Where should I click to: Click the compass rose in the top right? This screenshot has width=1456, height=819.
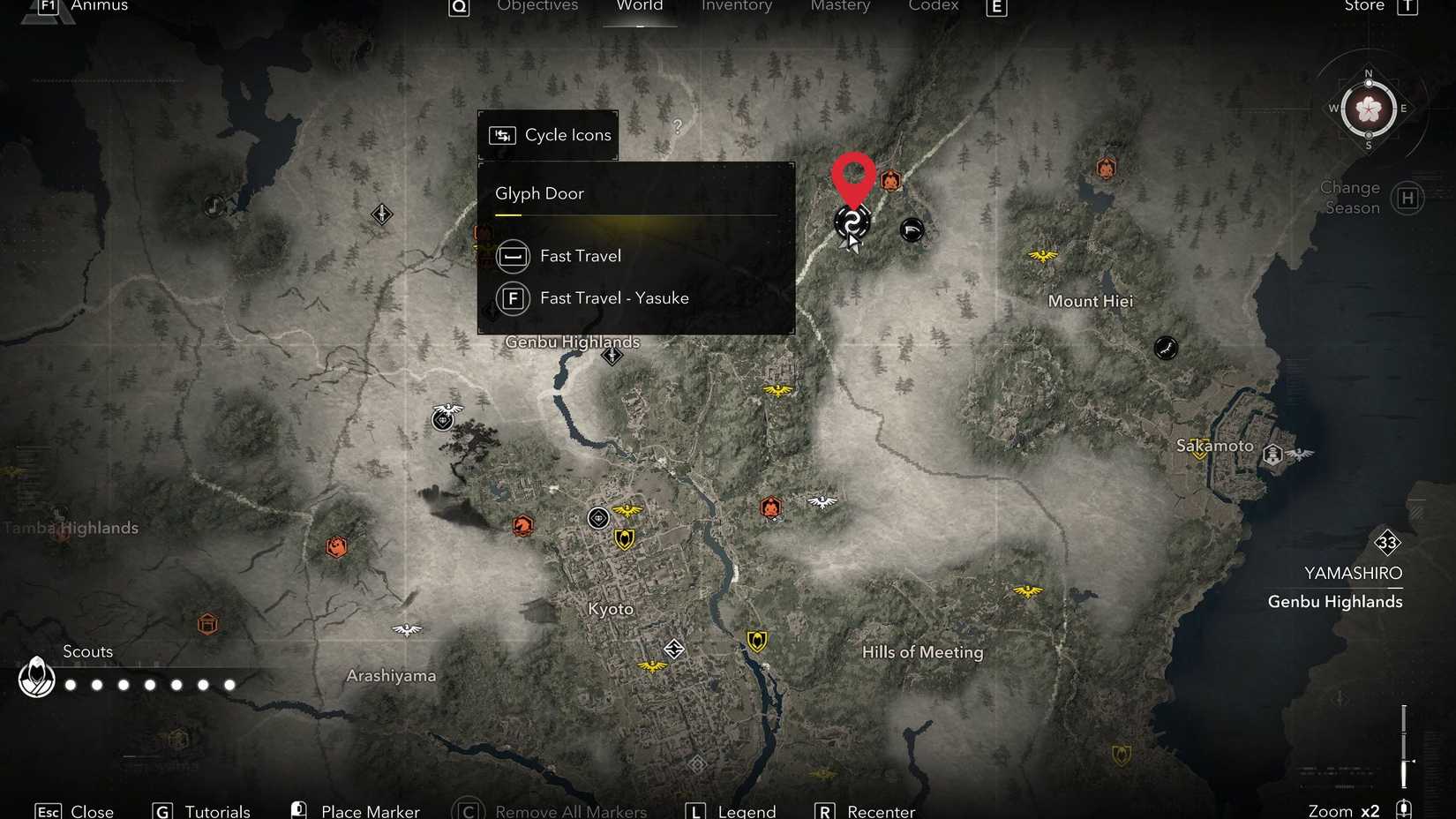(1369, 109)
